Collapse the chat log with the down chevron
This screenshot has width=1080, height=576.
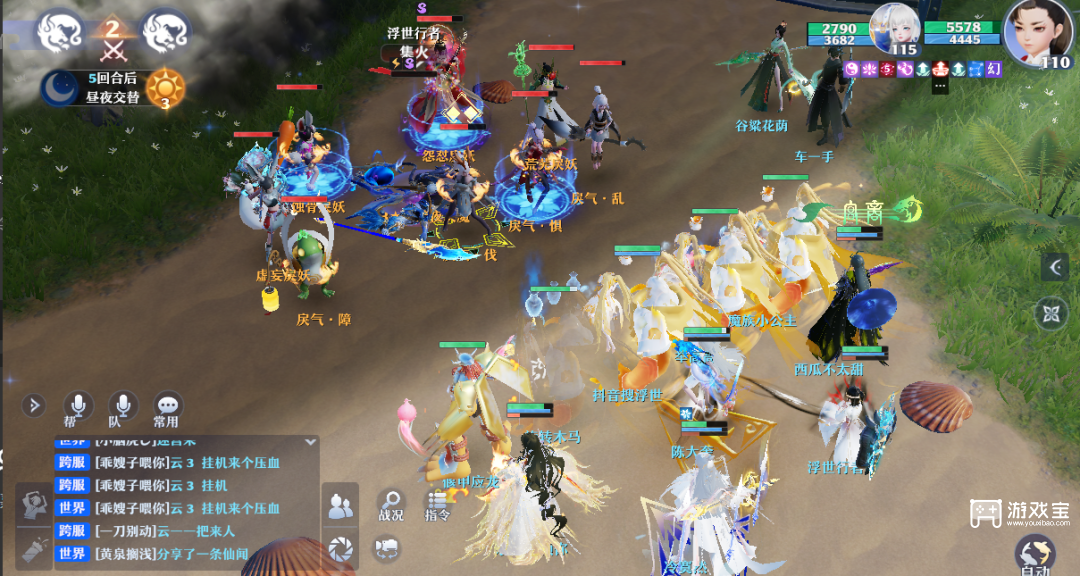[x=311, y=441]
